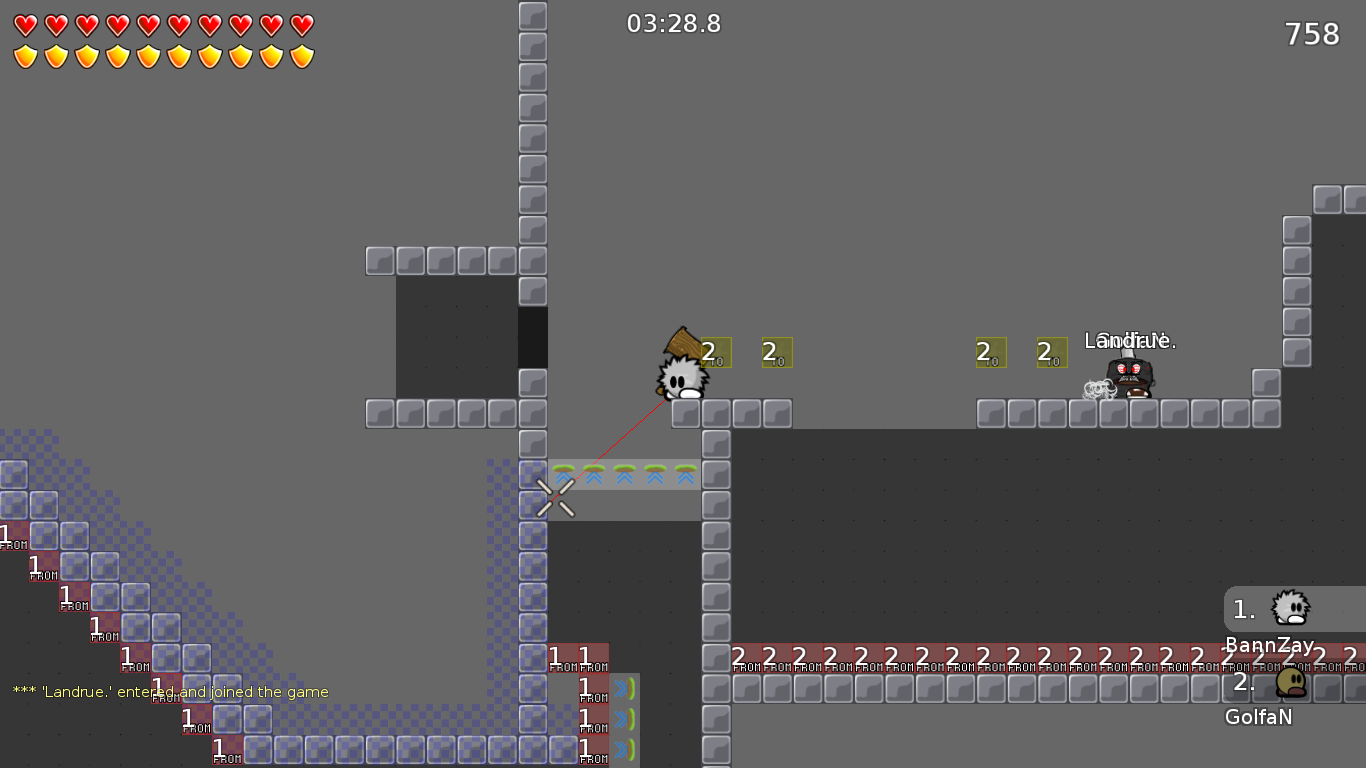The width and height of the screenshot is (1366, 768).
Task: Click the race timer showing 03:28.8
Action: tap(671, 24)
